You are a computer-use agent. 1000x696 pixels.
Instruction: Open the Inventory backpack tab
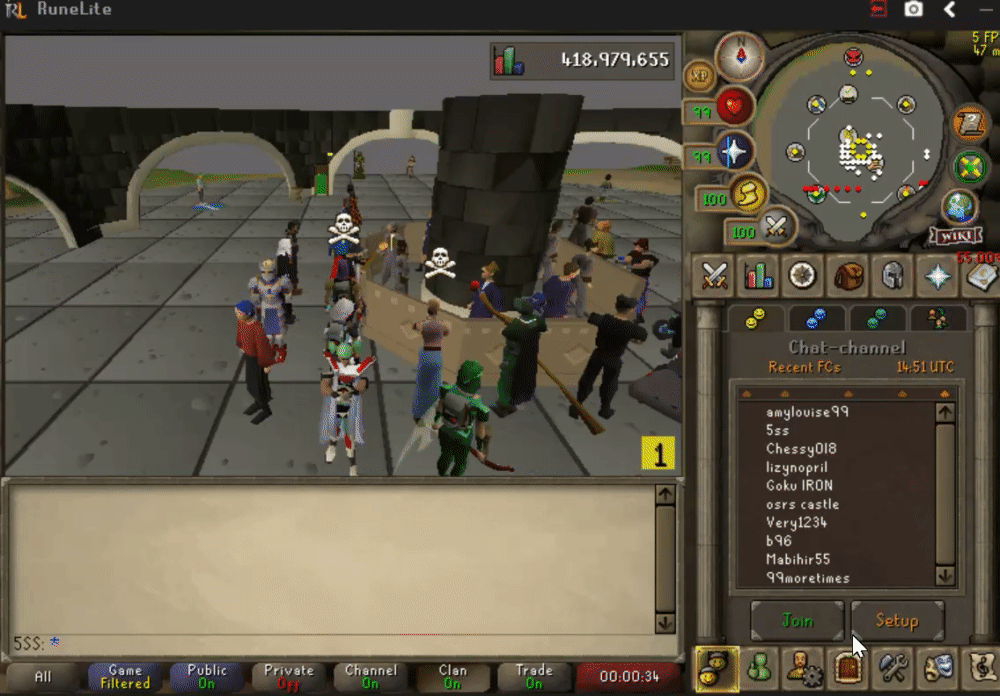[848, 275]
